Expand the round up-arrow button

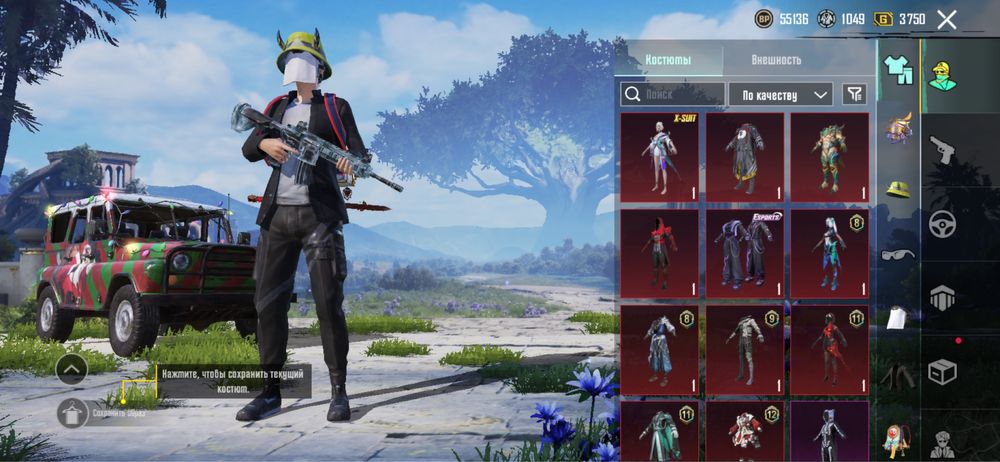[71, 369]
